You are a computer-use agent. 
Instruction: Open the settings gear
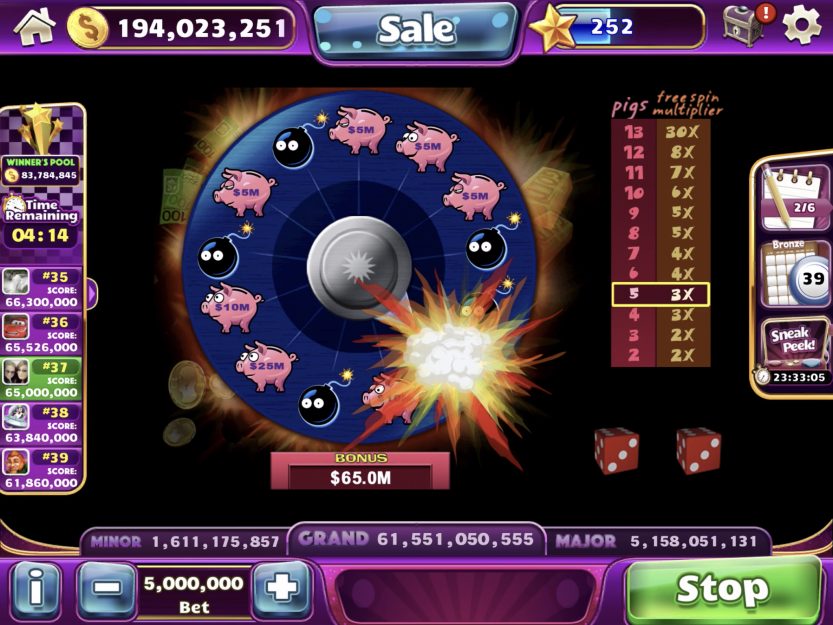(802, 26)
